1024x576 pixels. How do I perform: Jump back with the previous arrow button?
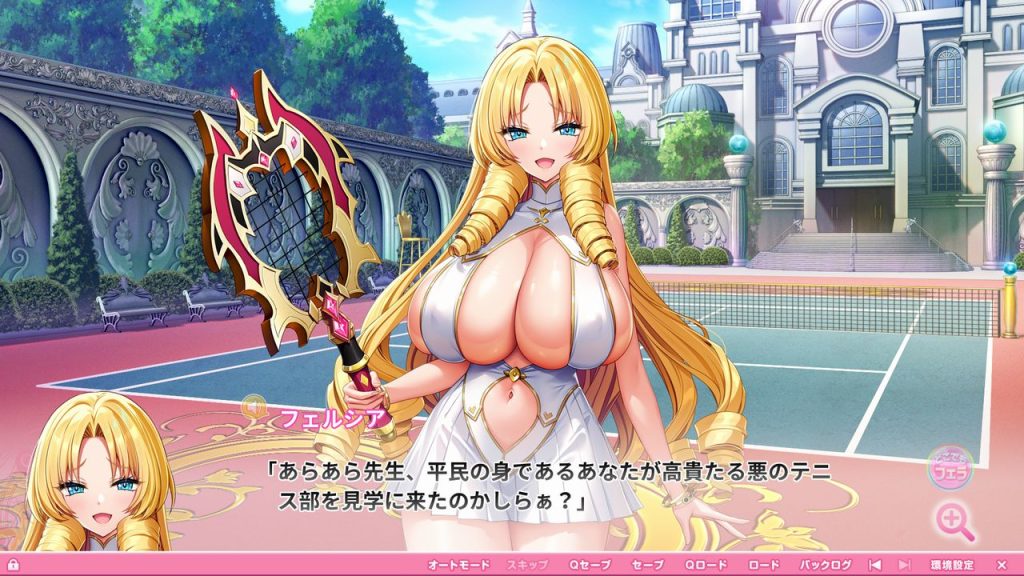pyautogui.click(x=874, y=565)
